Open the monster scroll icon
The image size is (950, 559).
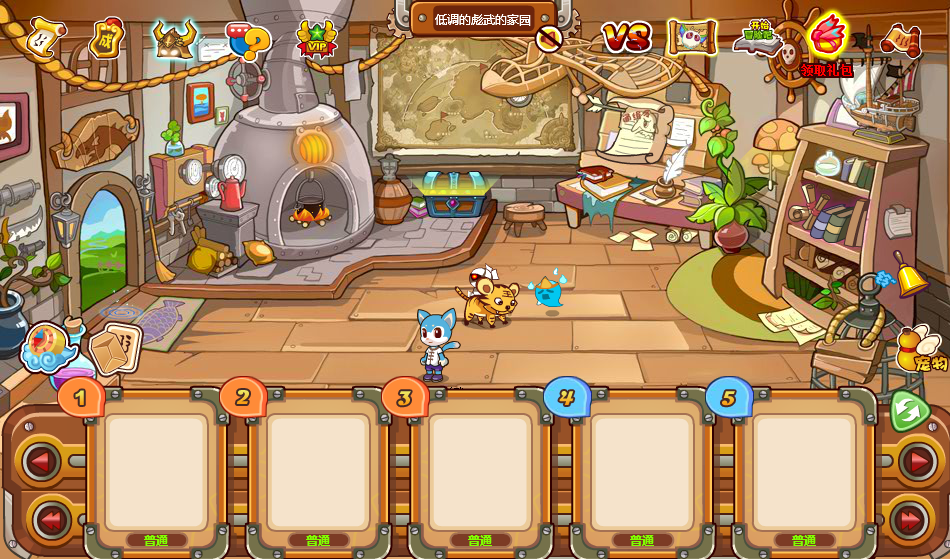pyautogui.click(x=692, y=38)
